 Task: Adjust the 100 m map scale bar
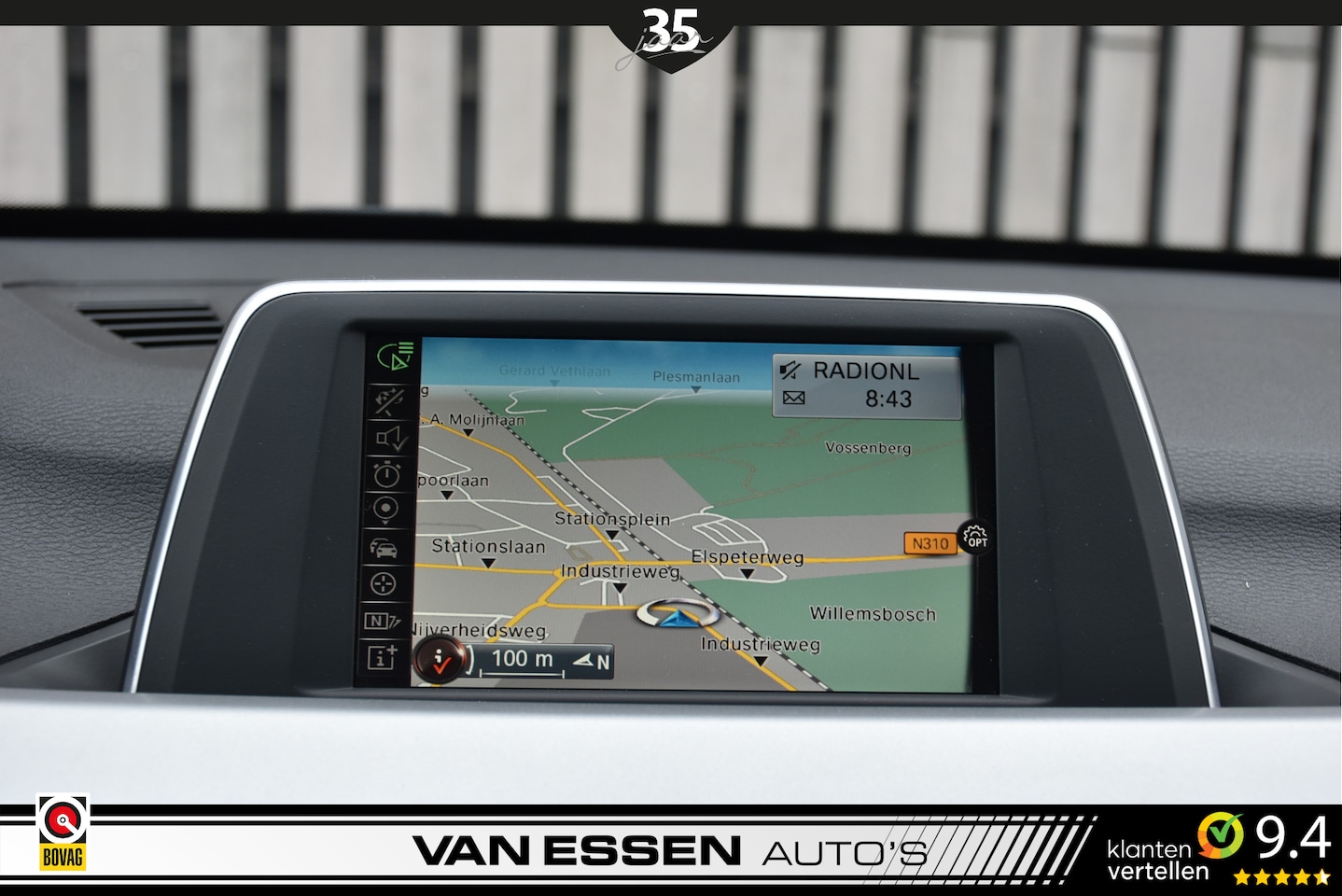tap(524, 661)
